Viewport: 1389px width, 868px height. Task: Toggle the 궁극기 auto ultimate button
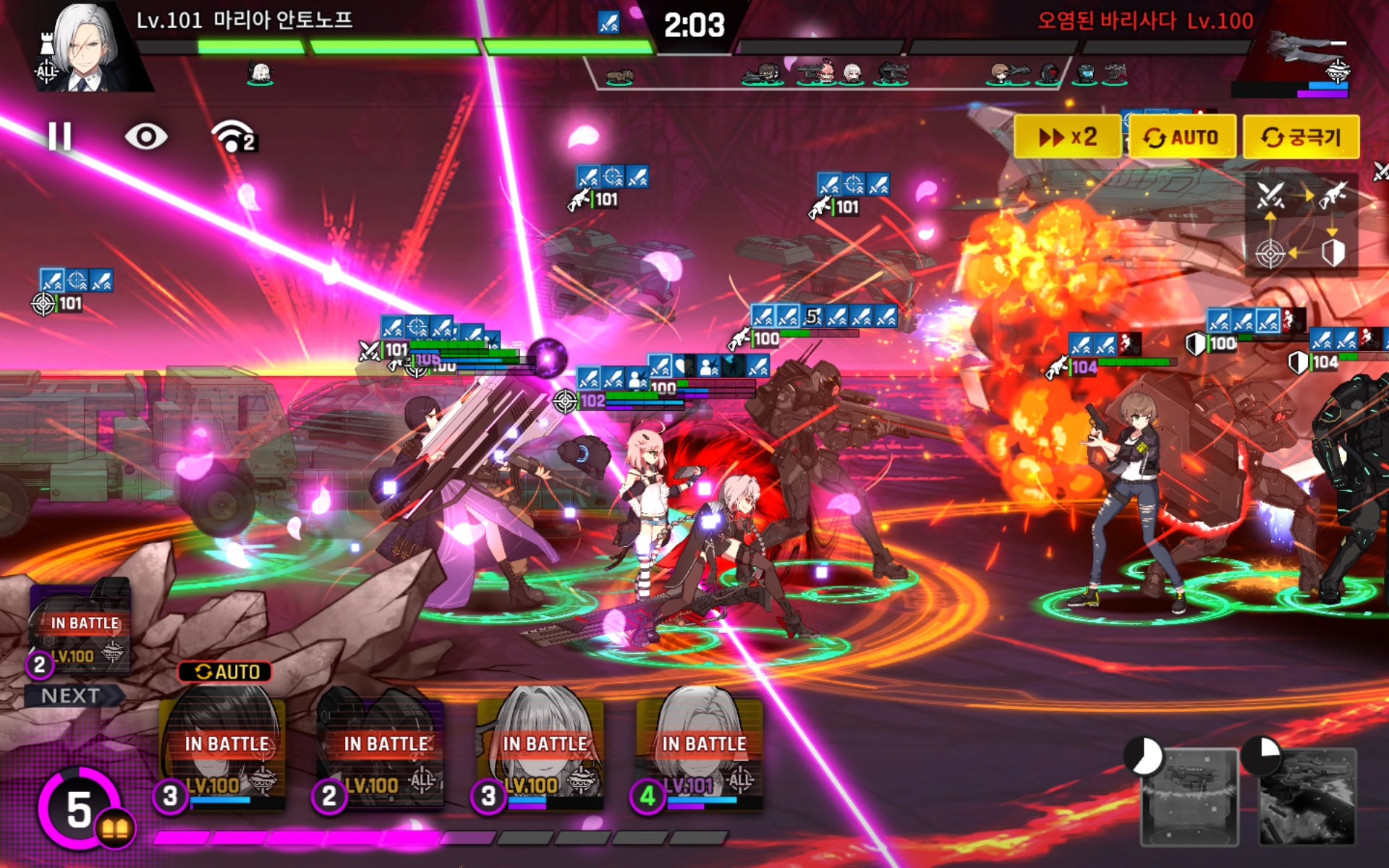tap(1300, 137)
